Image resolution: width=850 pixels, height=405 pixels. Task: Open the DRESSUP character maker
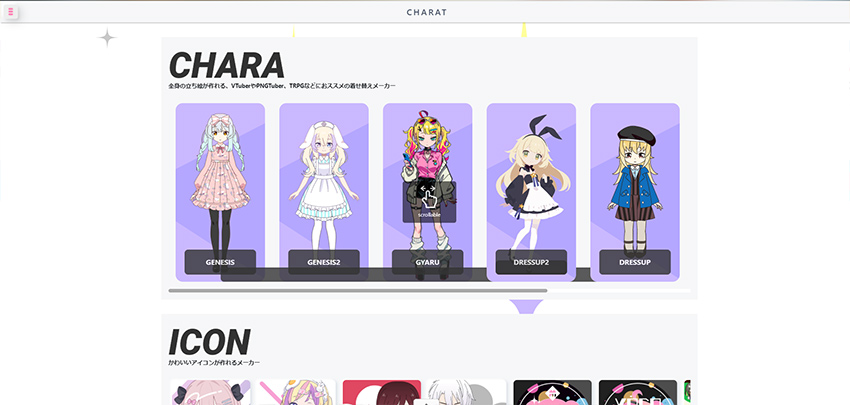635,262
